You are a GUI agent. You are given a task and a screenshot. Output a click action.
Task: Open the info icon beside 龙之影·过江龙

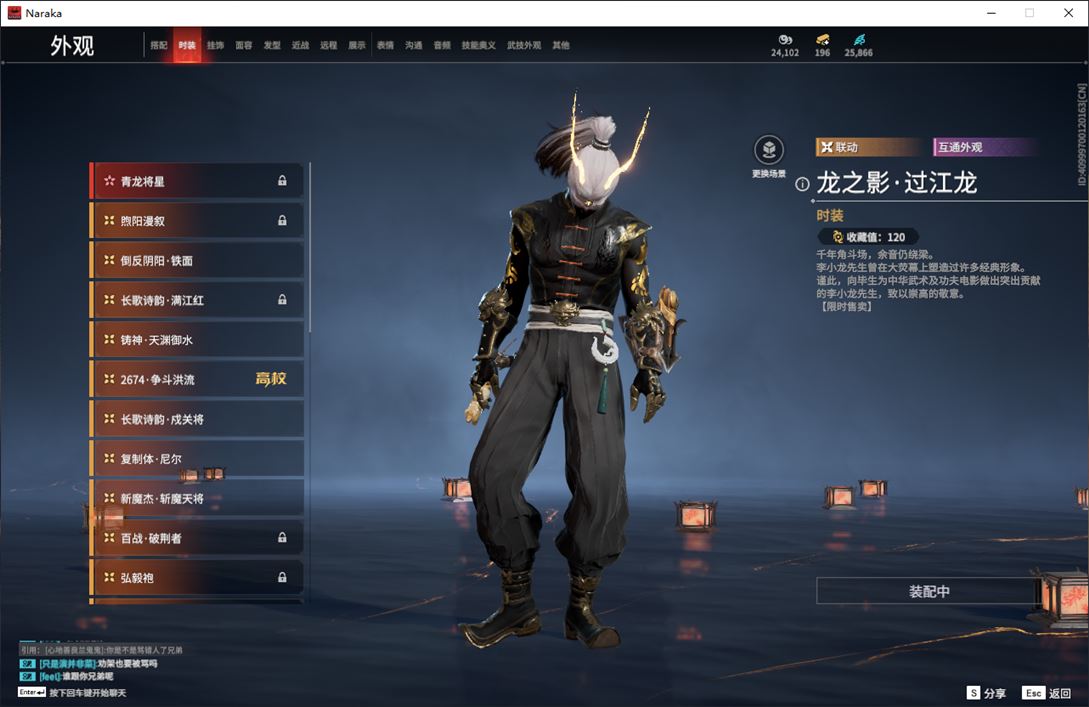coord(802,184)
